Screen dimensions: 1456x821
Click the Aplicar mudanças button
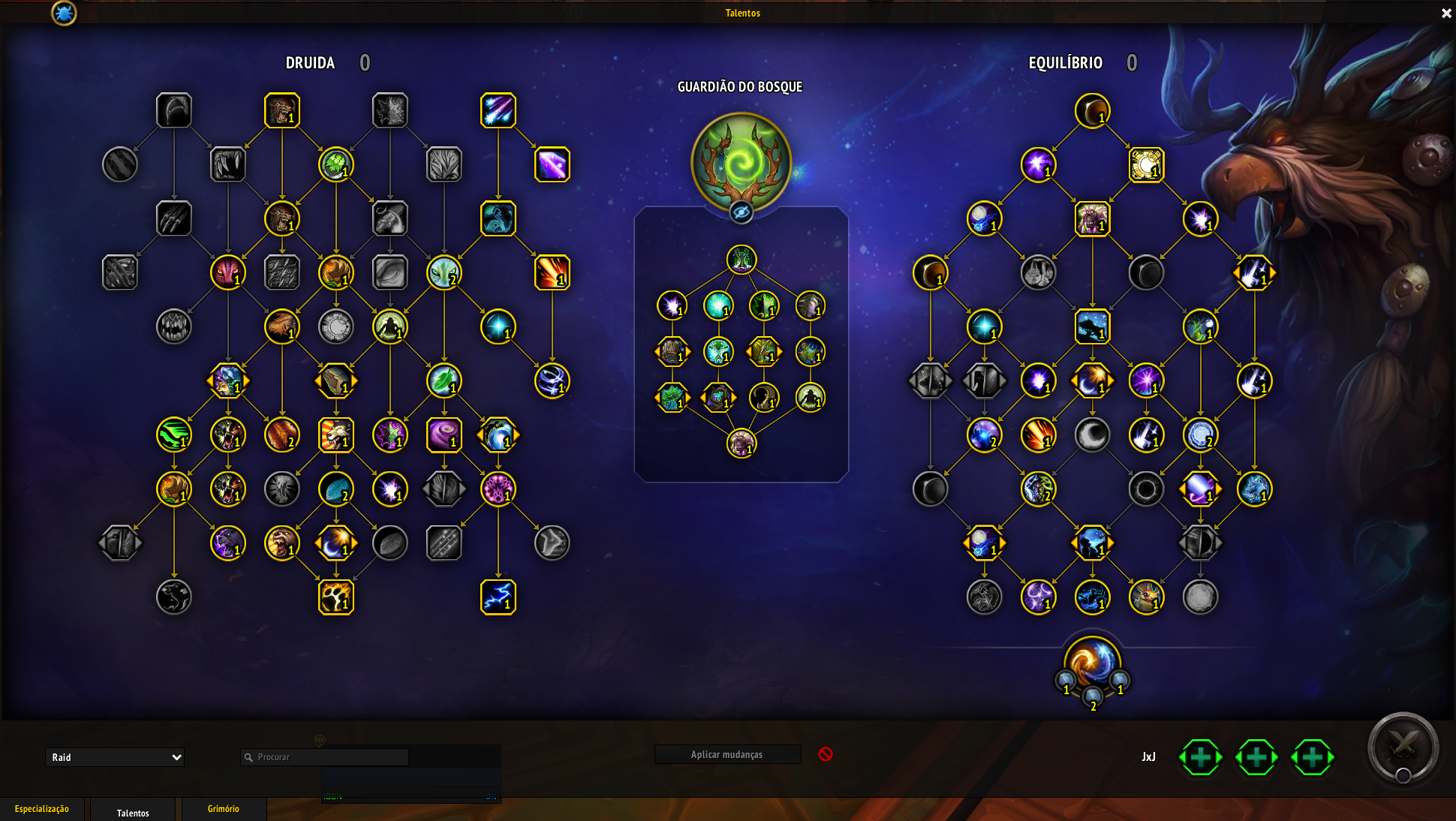[x=726, y=754]
